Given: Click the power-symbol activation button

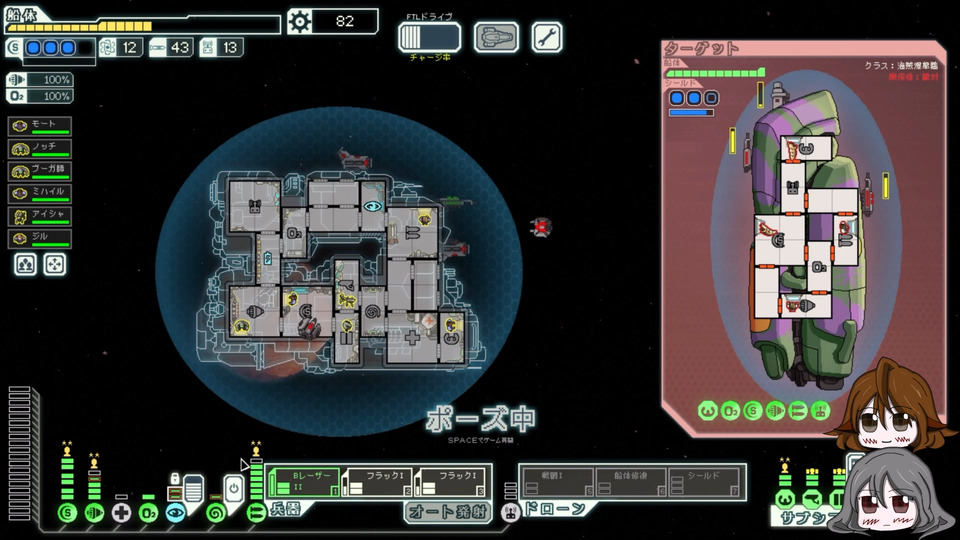Looking at the screenshot, I should point(232,489).
